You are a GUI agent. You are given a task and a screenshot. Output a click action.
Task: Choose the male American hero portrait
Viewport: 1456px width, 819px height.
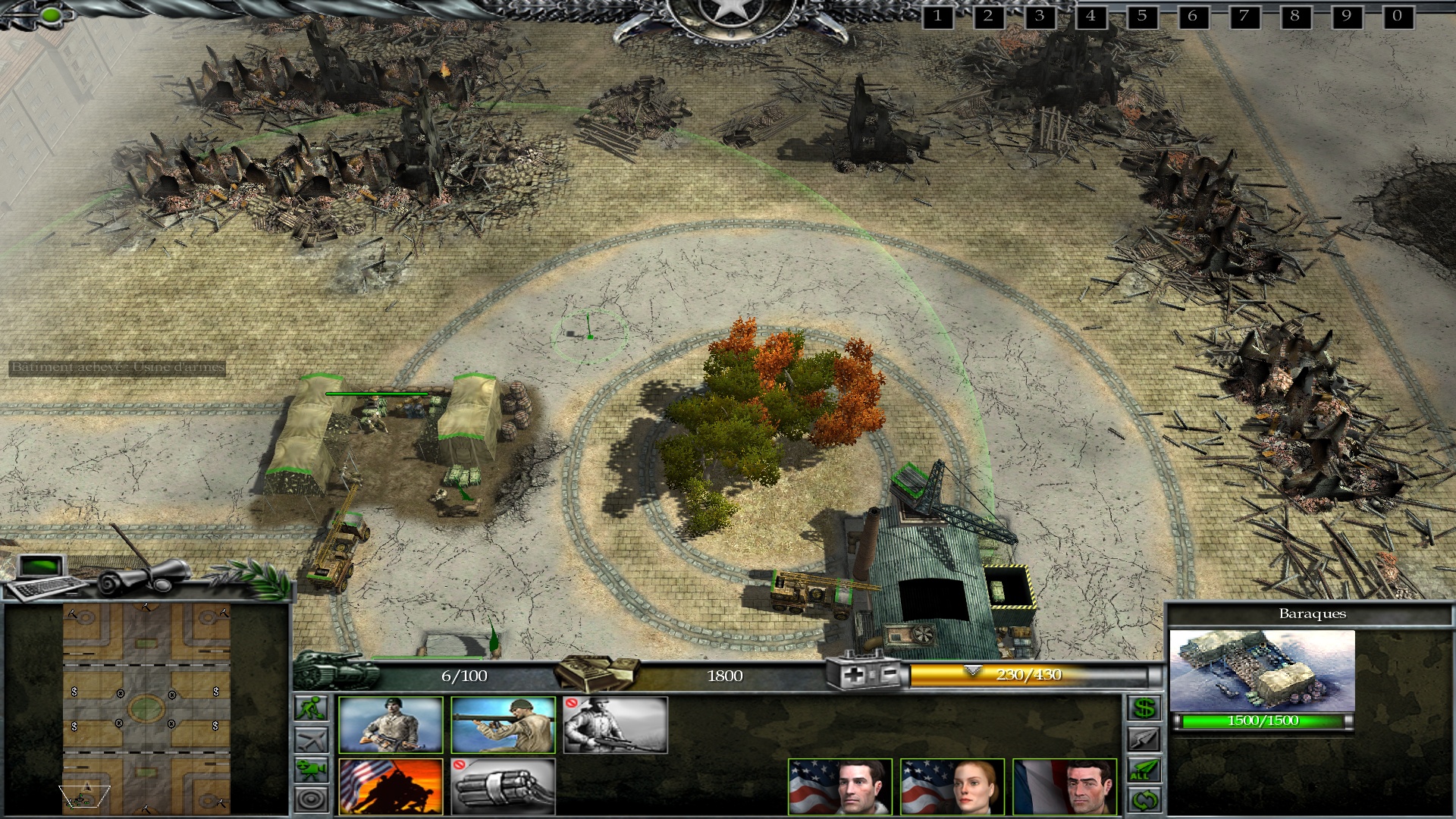[839, 786]
